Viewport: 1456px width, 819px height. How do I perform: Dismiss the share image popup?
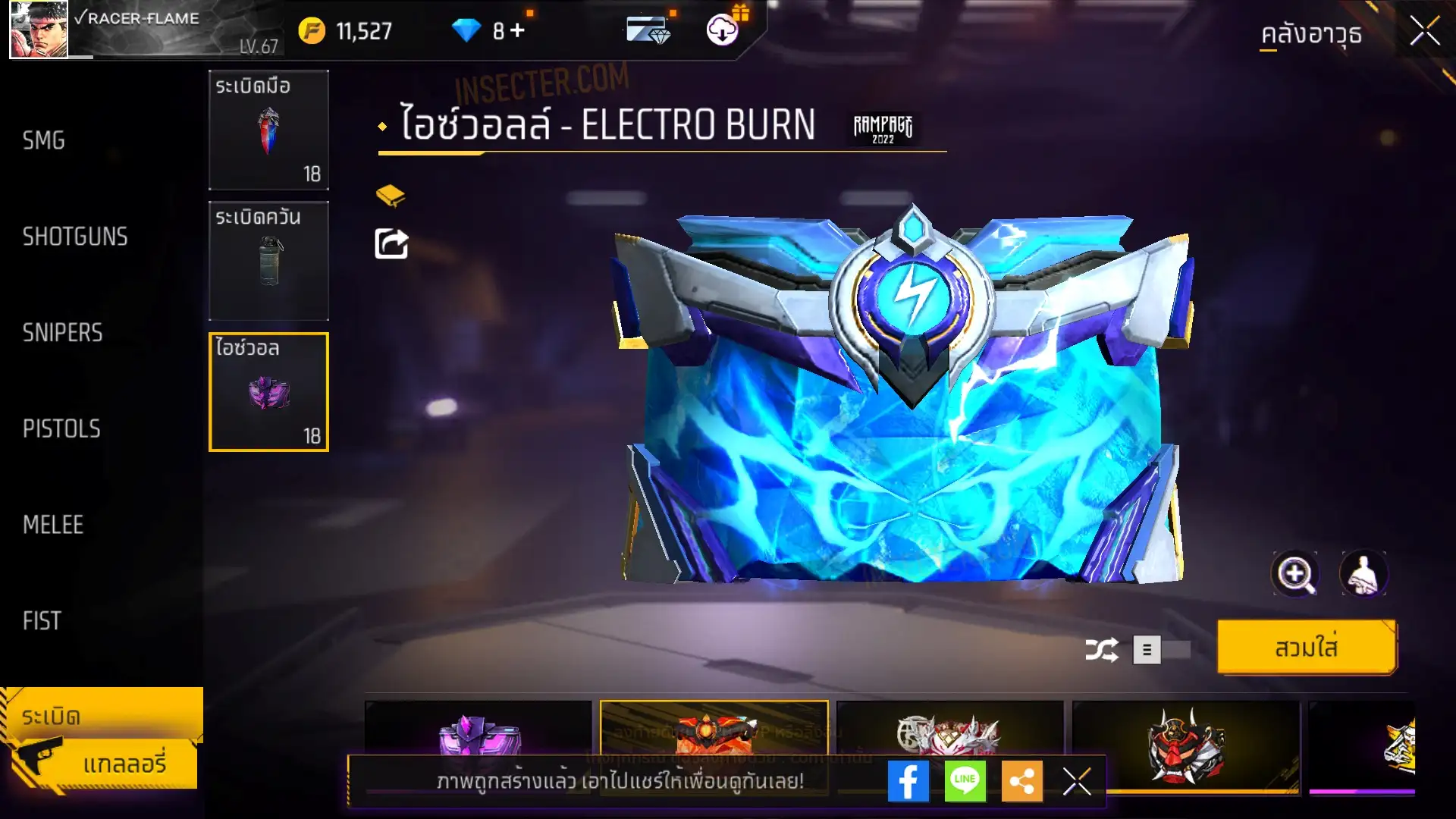tap(1077, 781)
